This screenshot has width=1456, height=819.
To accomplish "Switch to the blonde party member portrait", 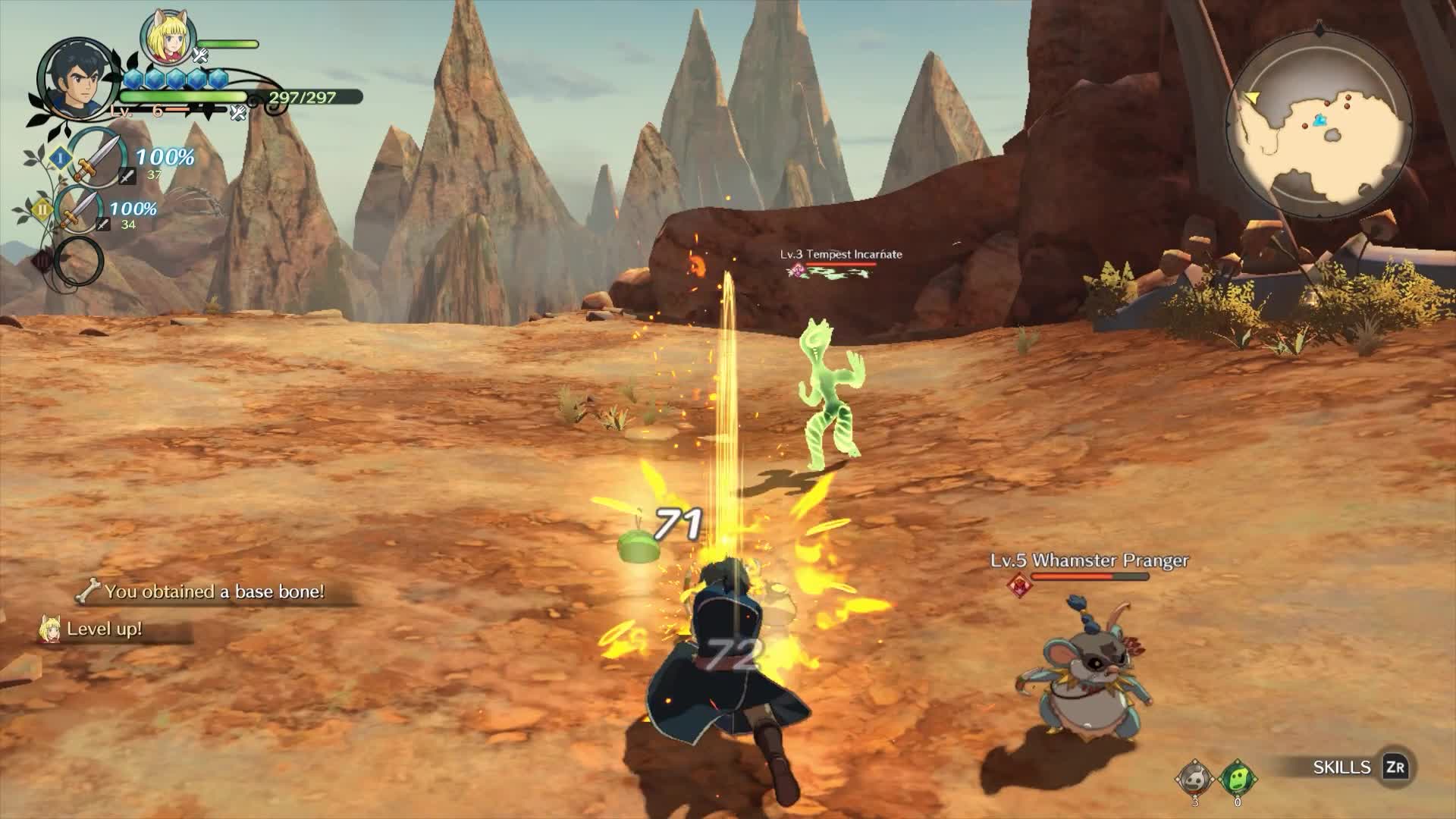I will coord(168,39).
